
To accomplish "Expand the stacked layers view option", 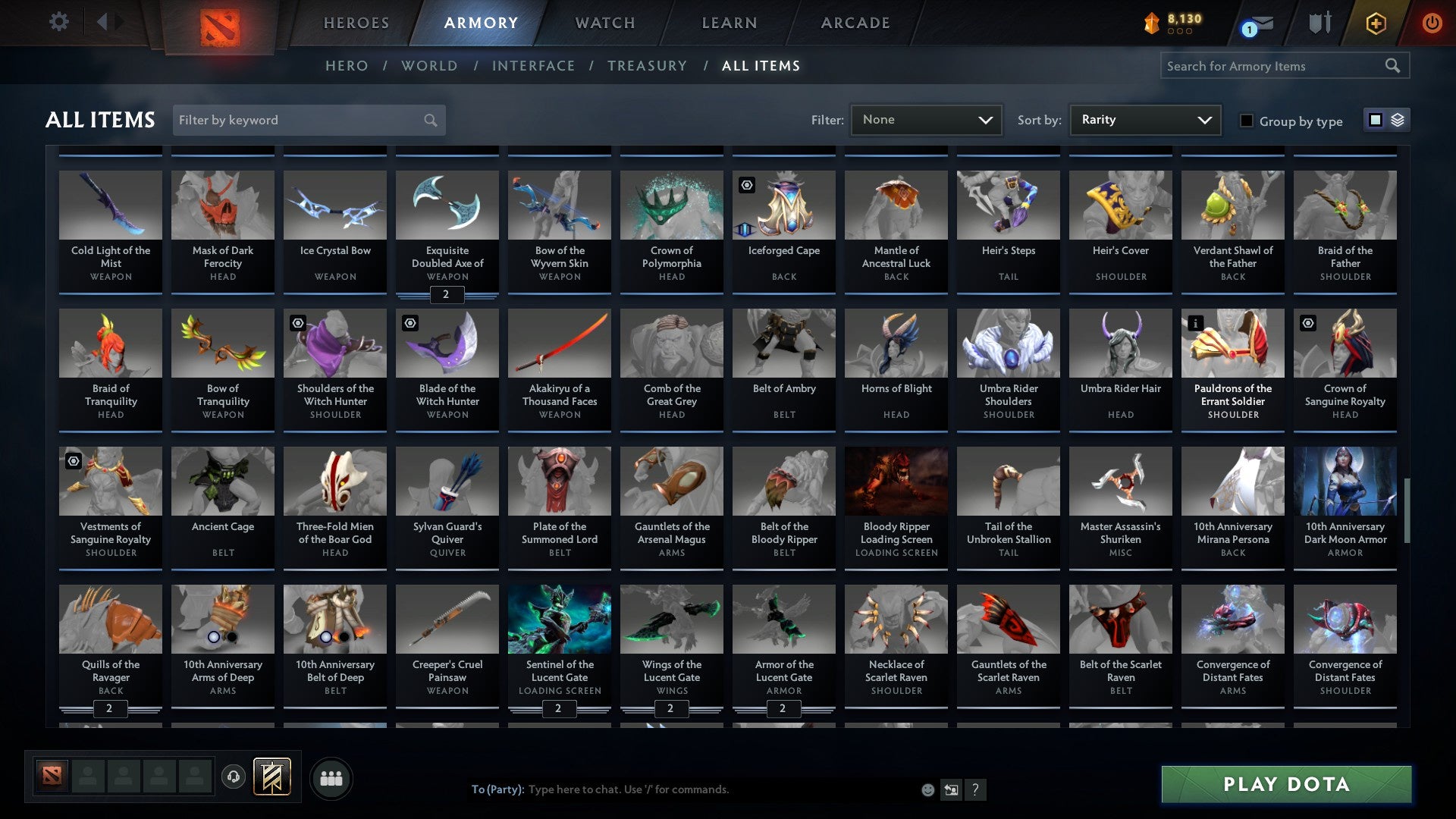I will (x=1396, y=120).
